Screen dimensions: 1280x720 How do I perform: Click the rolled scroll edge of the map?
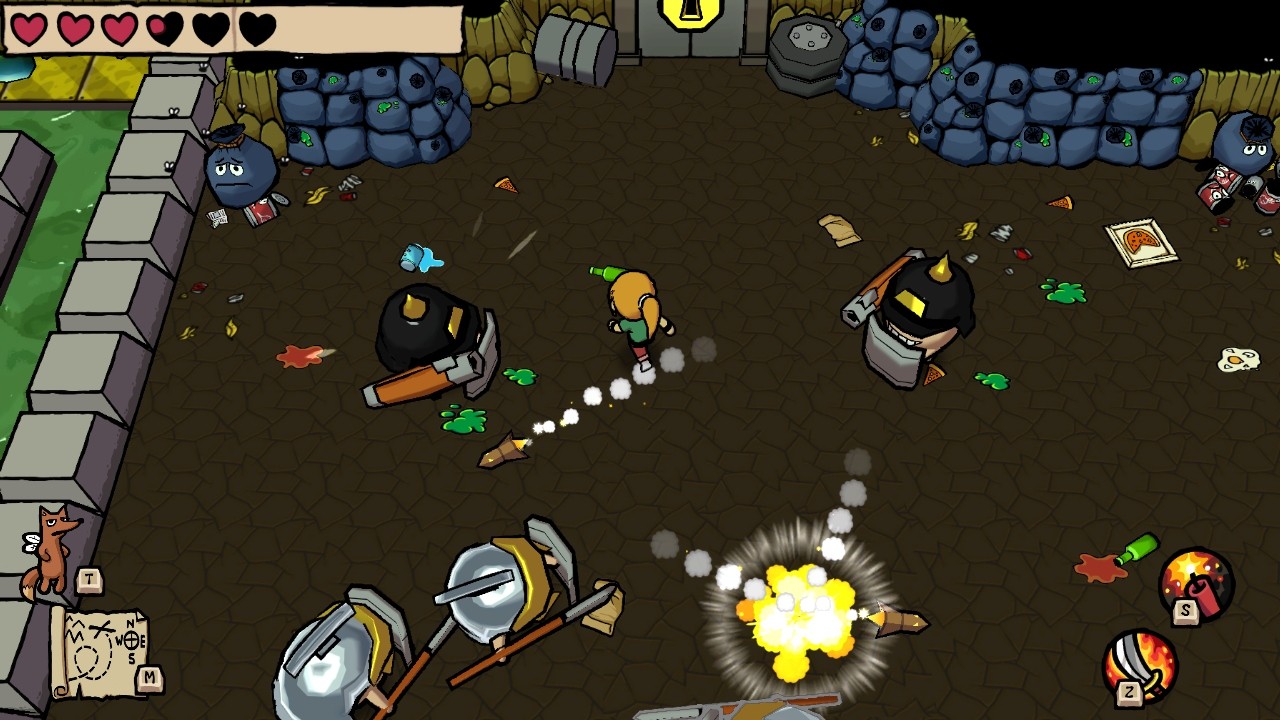(60, 650)
